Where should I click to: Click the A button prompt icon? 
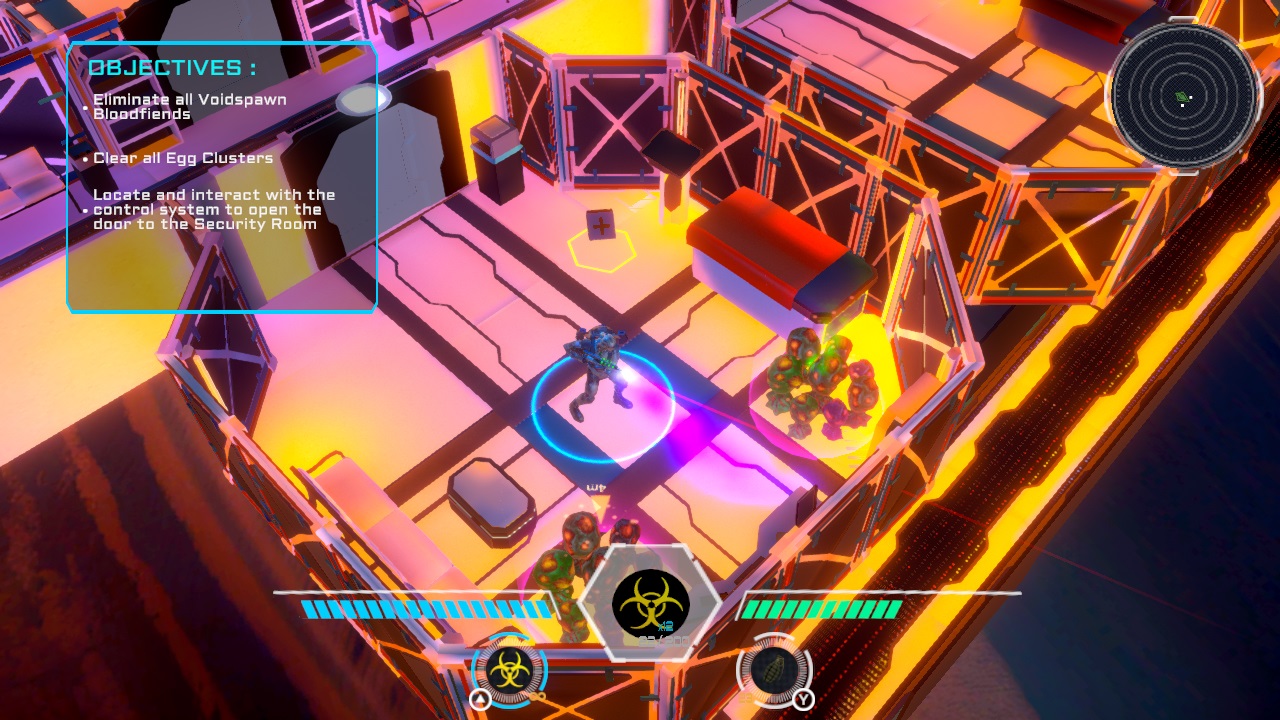coord(479,698)
